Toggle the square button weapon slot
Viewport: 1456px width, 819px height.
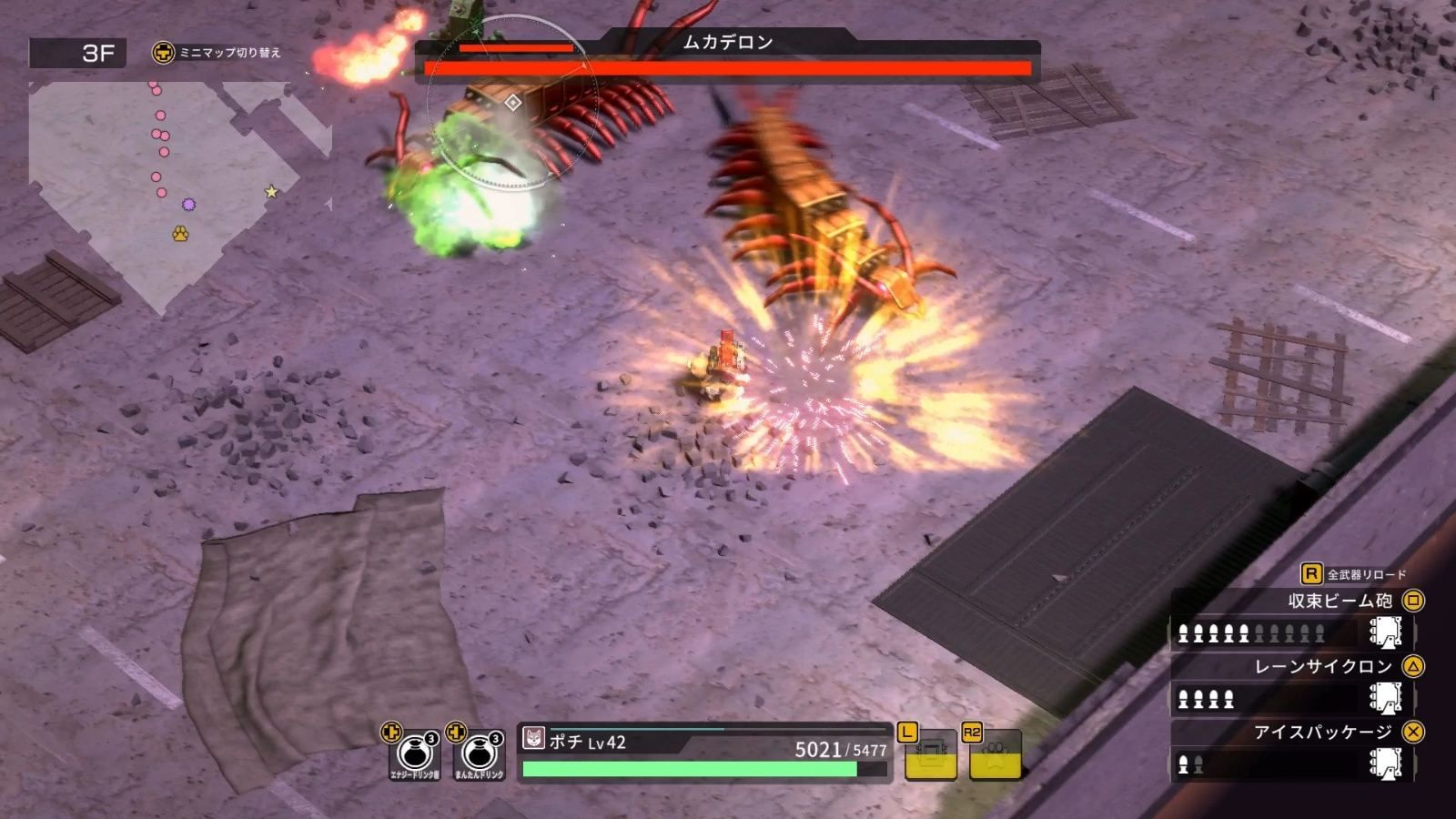tap(1411, 602)
